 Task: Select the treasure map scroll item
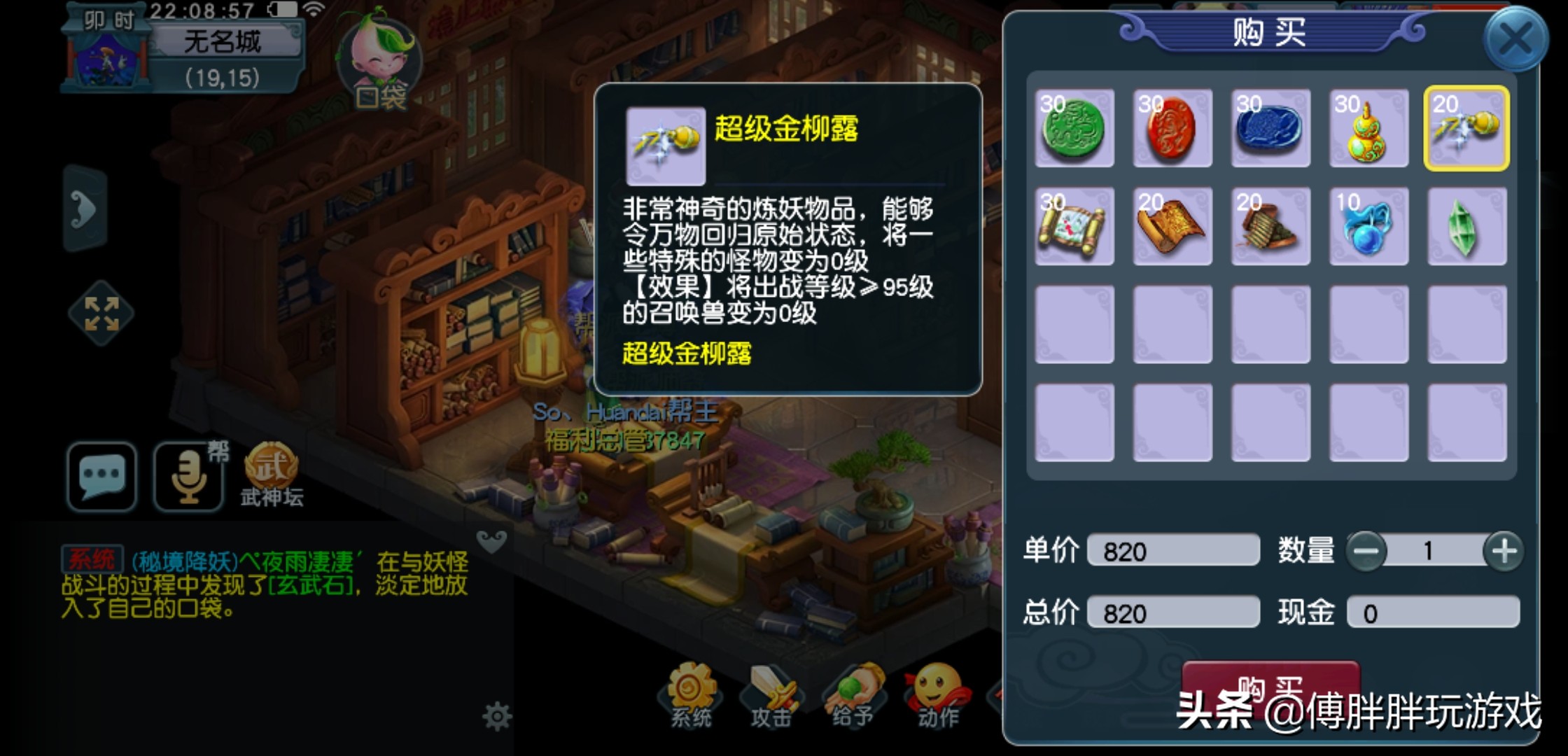pos(1074,227)
